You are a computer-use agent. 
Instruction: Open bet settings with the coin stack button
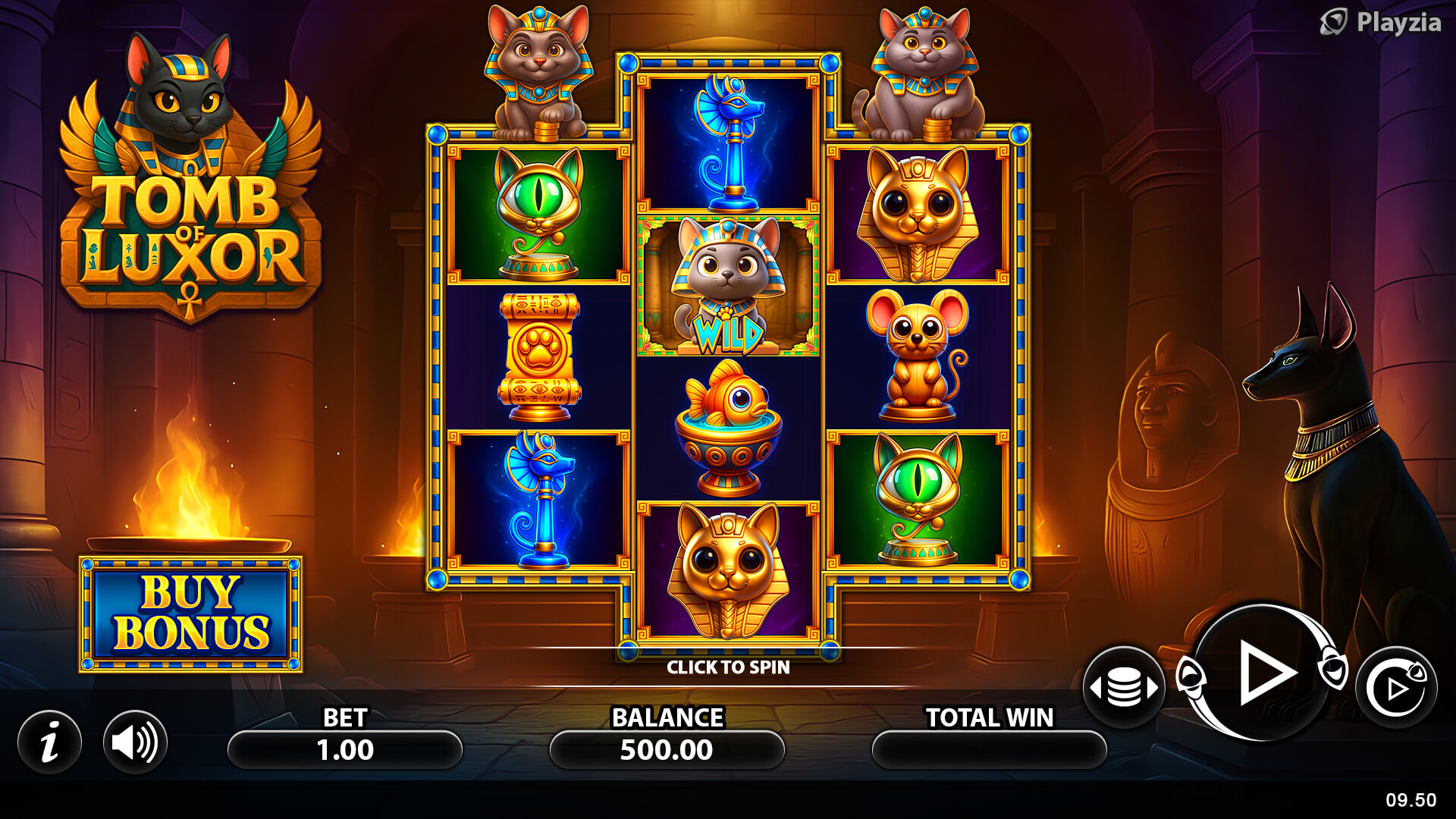[x=1124, y=688]
